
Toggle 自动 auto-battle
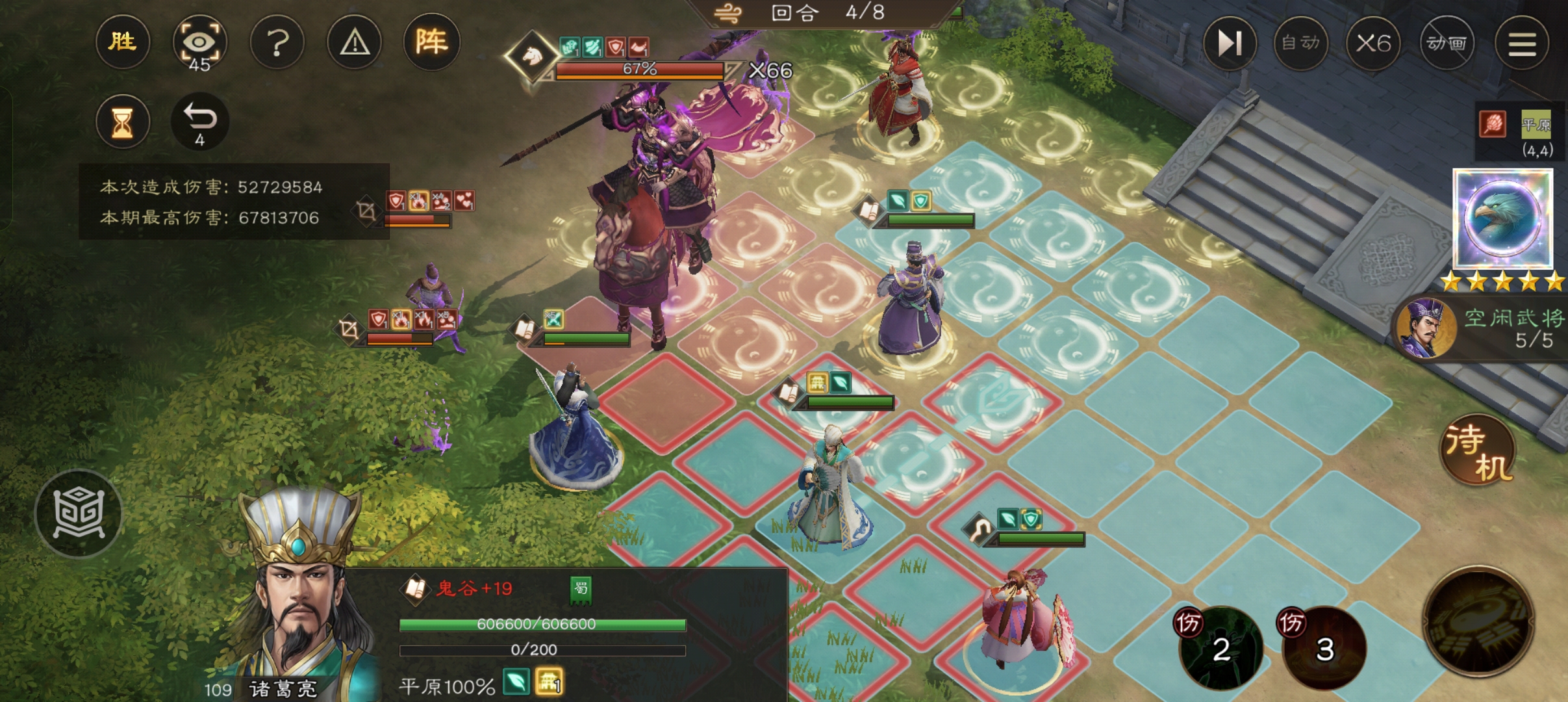click(1300, 44)
